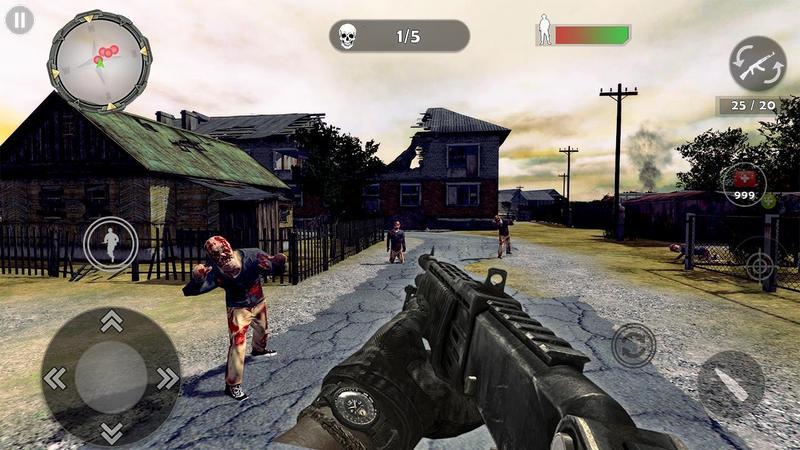
Task: Use the red medkit with 999 count
Action: click(x=743, y=183)
